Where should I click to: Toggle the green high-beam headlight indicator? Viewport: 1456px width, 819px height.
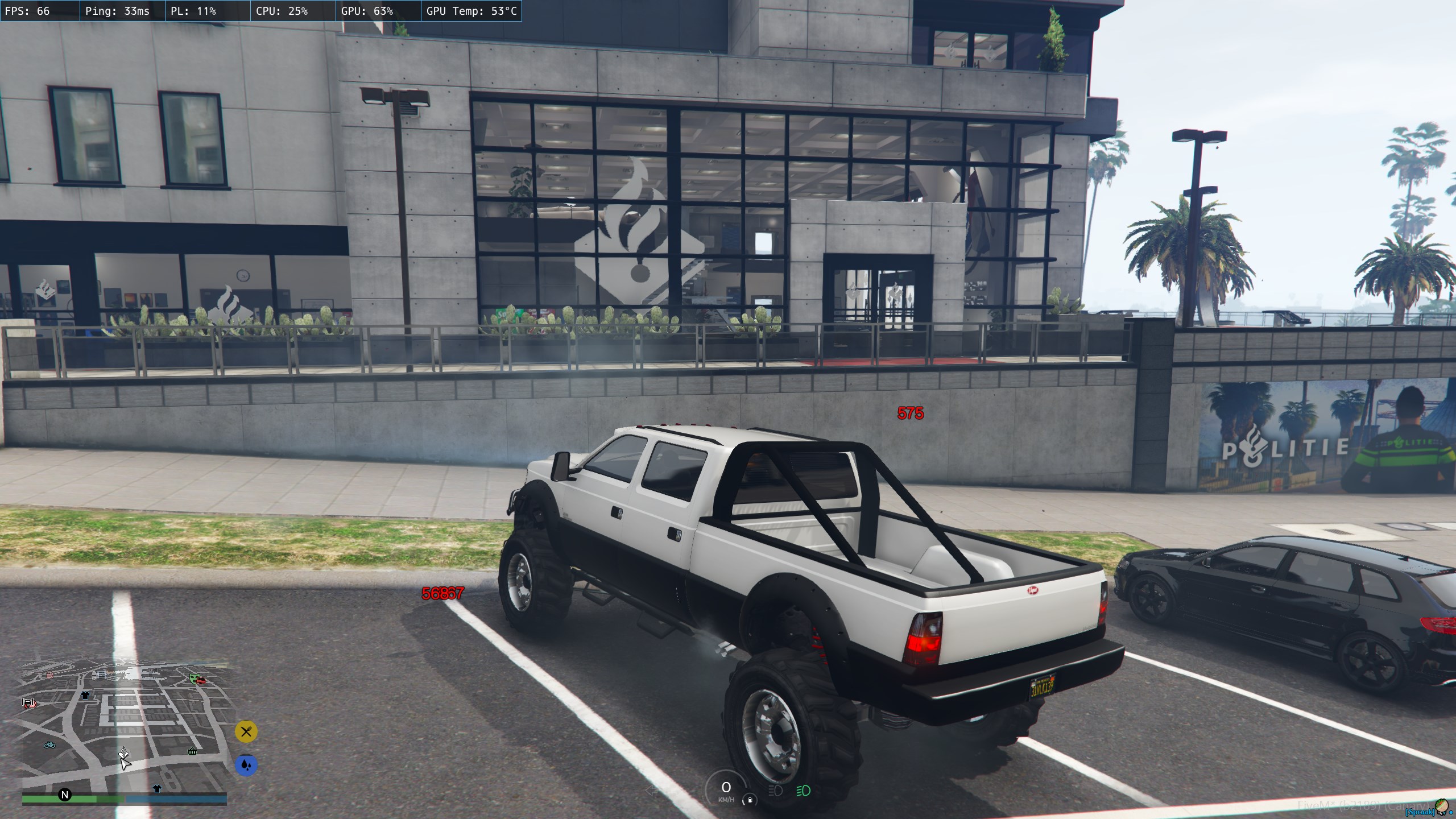pyautogui.click(x=803, y=791)
